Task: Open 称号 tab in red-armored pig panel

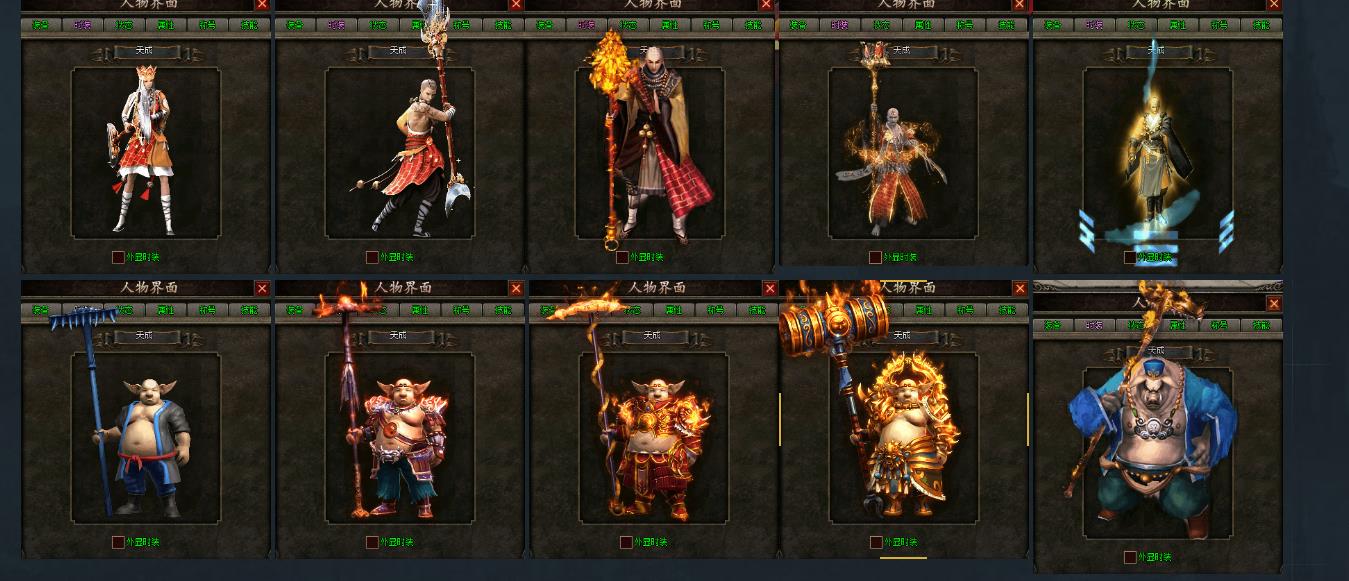Action: (462, 310)
